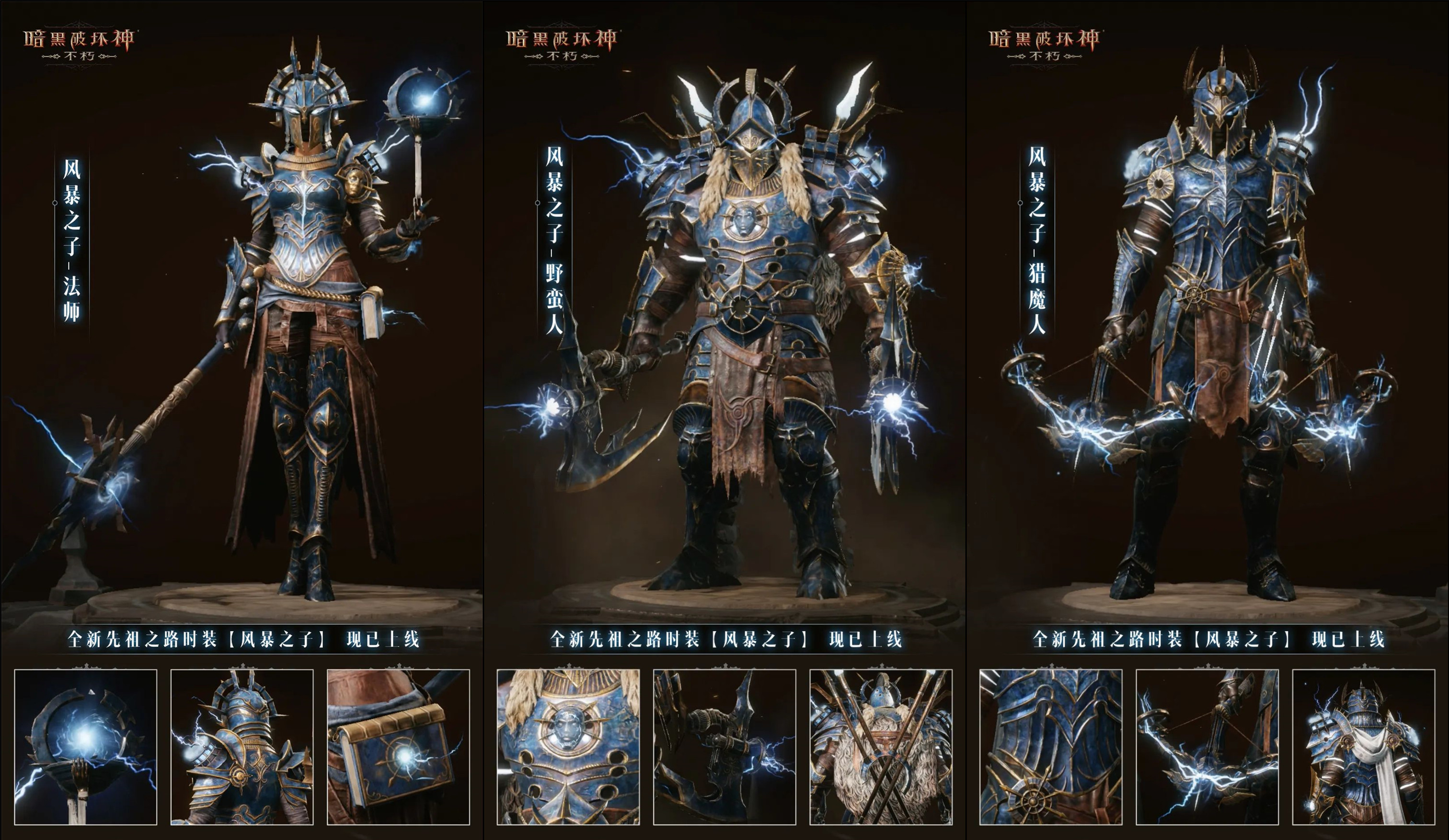Open the demon hunter torso armor thumbnail
This screenshot has height=840, width=1449.
pos(1050,747)
